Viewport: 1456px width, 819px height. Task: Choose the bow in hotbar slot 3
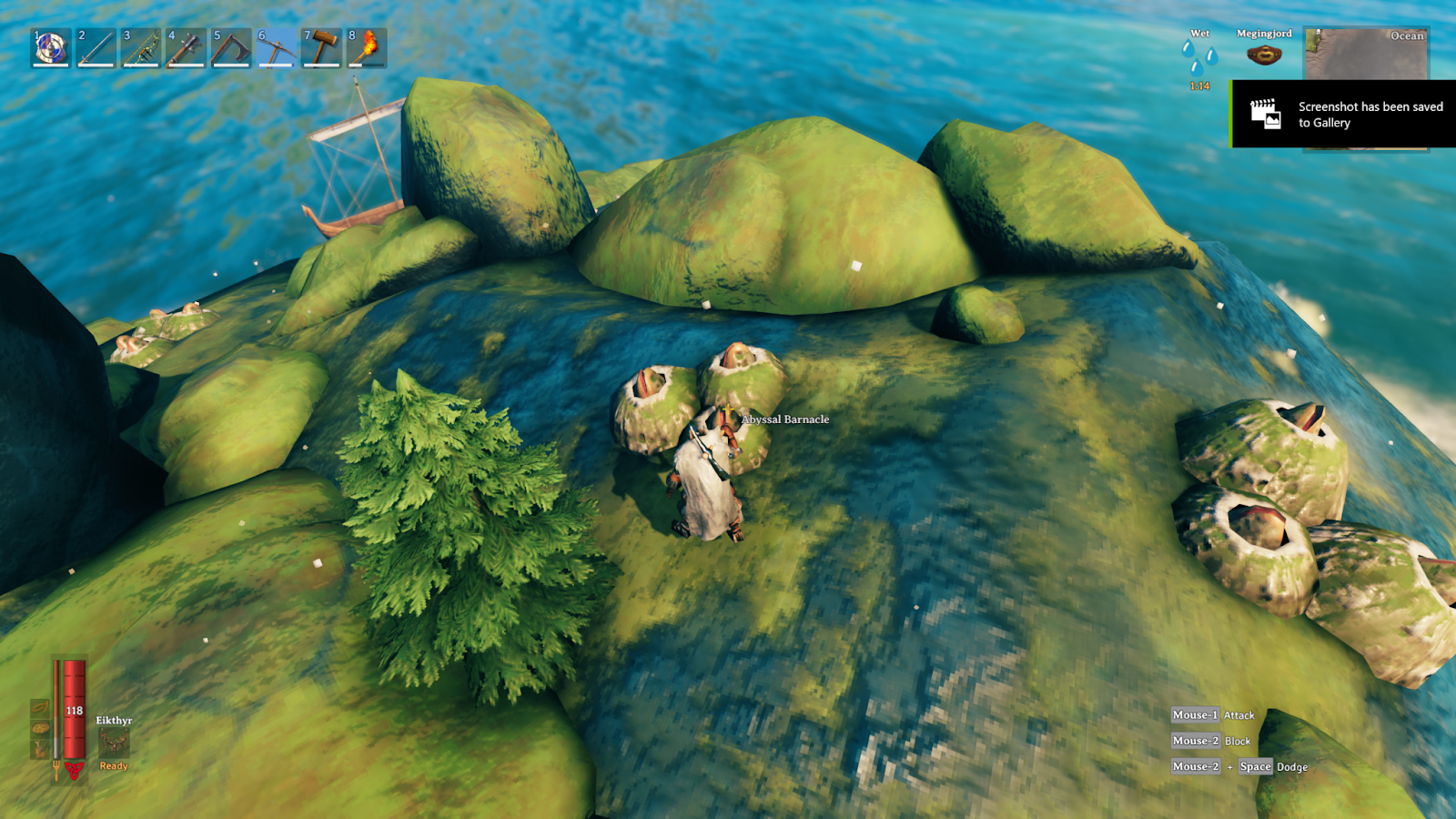coord(141,47)
